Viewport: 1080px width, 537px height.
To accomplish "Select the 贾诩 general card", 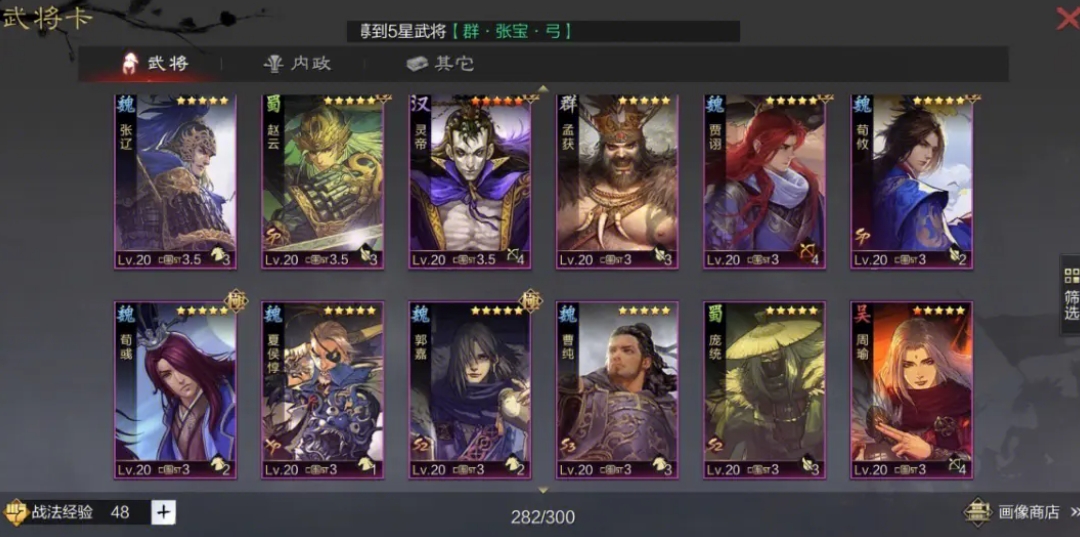I will 765,182.
